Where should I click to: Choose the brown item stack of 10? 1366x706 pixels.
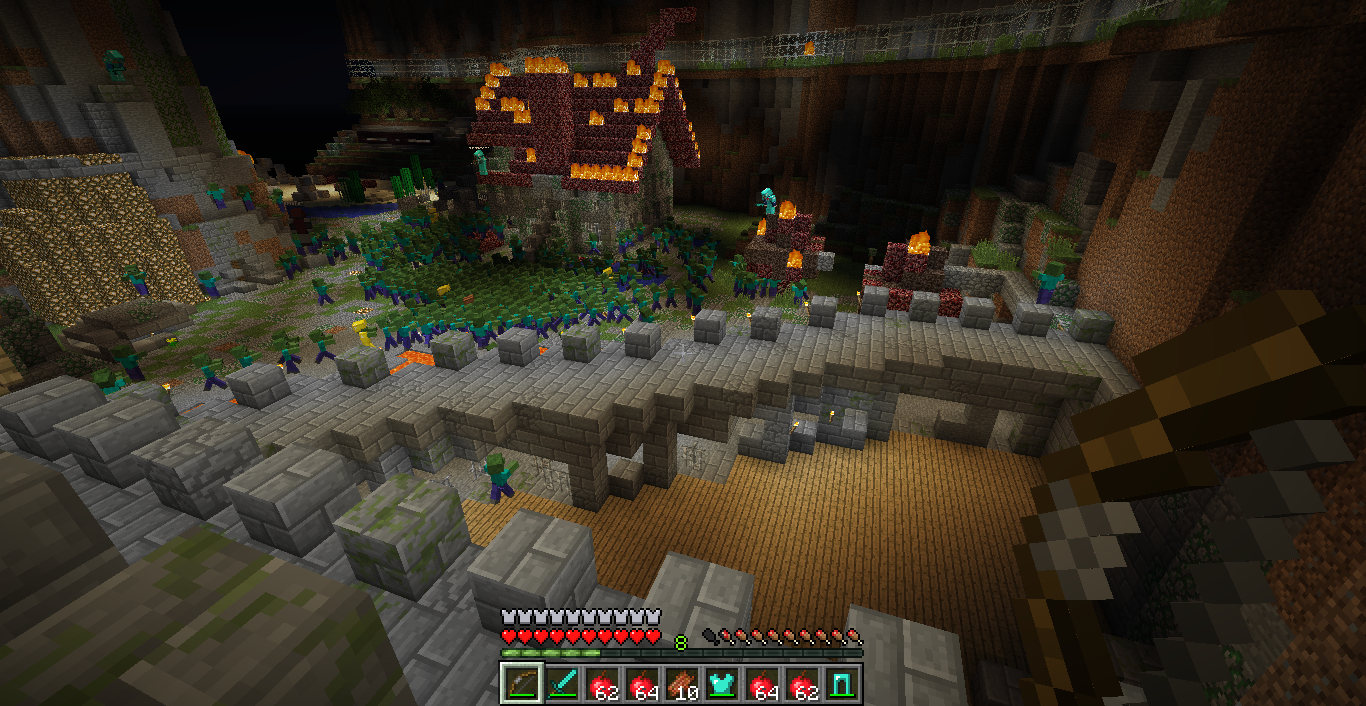pos(681,683)
